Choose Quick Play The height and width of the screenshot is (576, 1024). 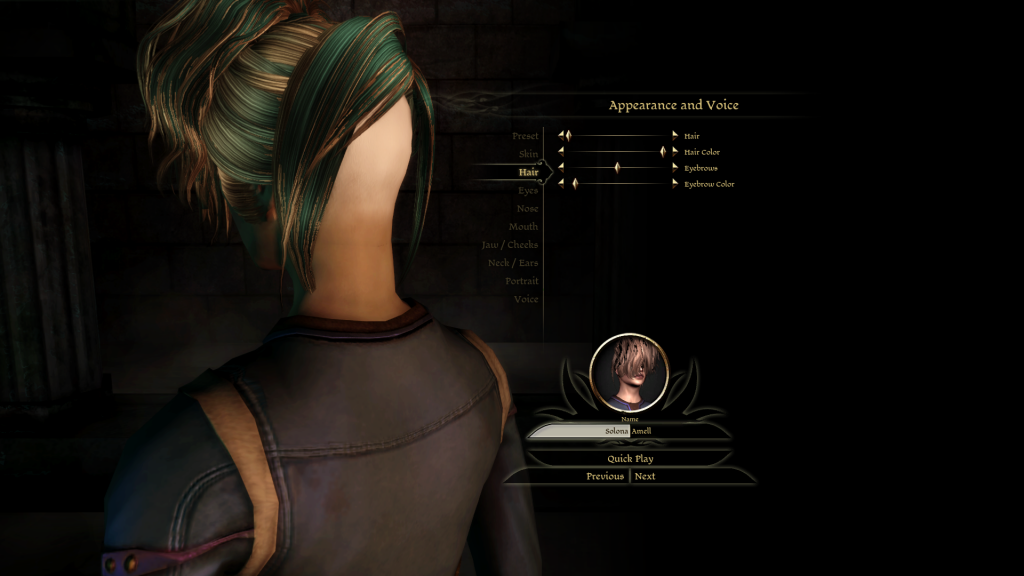coord(630,459)
